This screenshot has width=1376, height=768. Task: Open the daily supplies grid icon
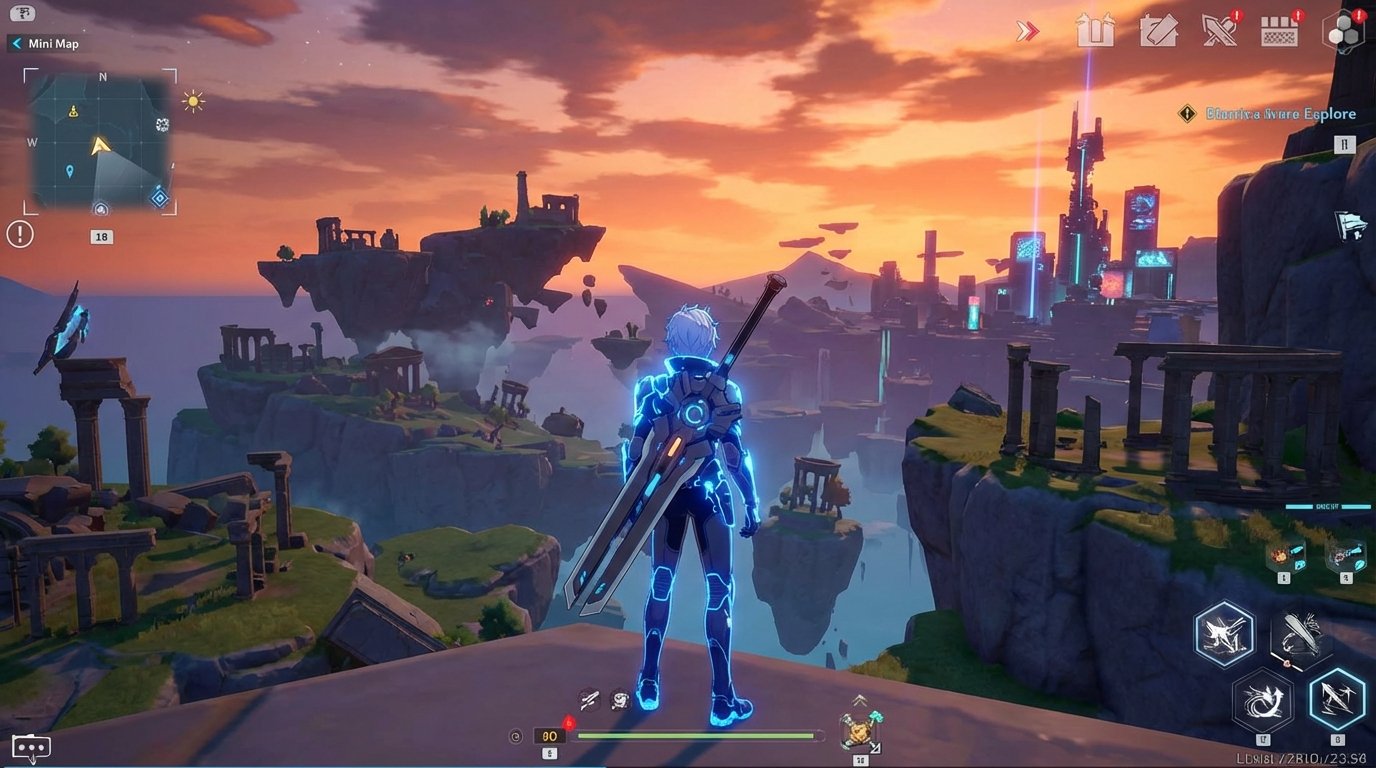coord(1281,31)
